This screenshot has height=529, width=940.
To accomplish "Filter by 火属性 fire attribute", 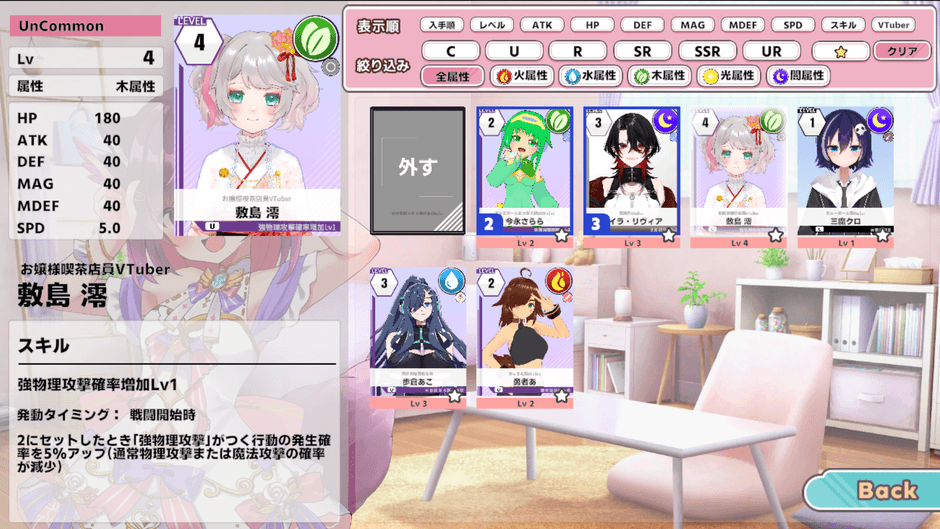I will point(522,76).
